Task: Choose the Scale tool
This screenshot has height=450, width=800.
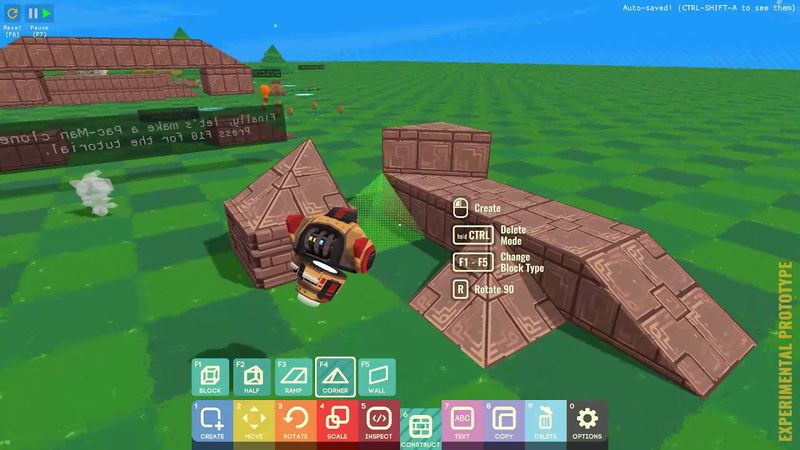Action: tap(337, 422)
